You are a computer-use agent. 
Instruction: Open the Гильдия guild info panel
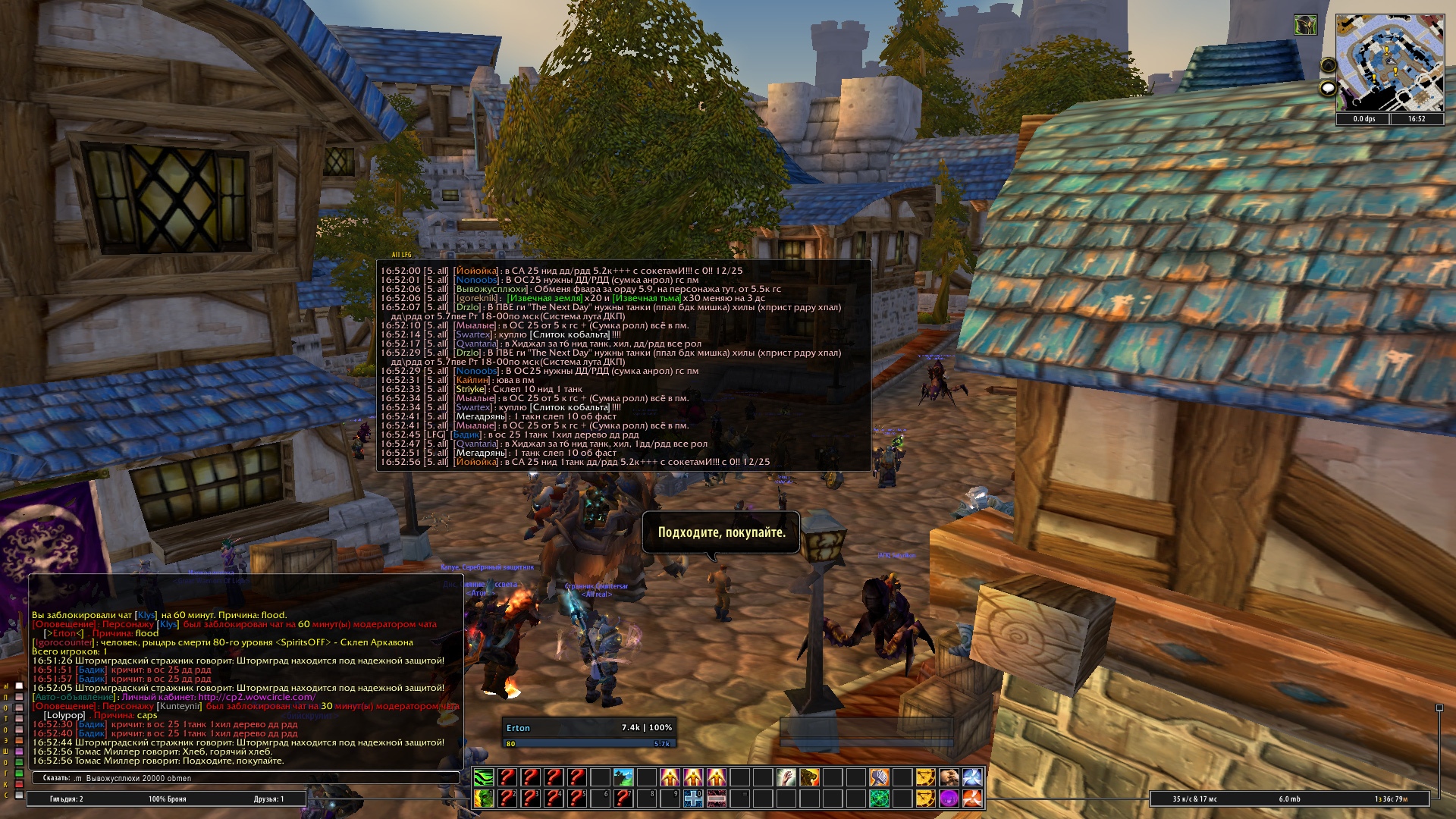coord(67,799)
